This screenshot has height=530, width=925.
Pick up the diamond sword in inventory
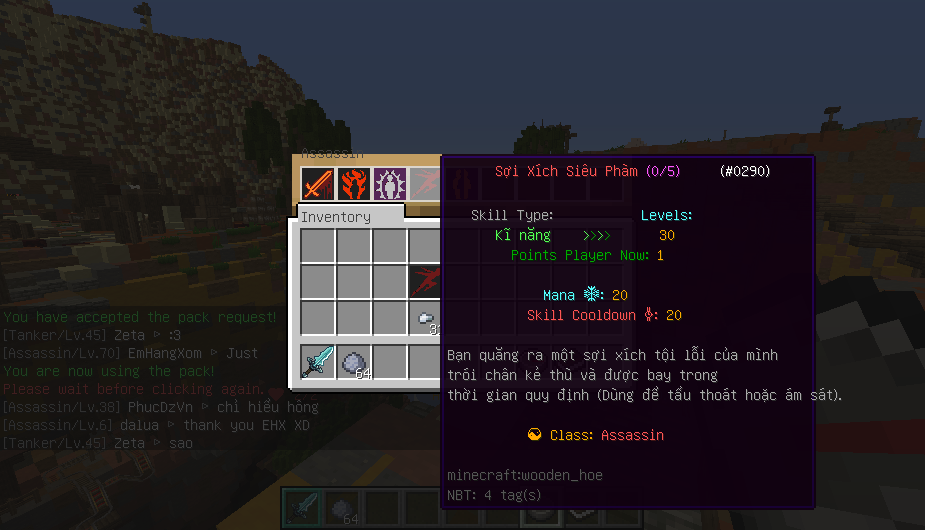point(317,361)
